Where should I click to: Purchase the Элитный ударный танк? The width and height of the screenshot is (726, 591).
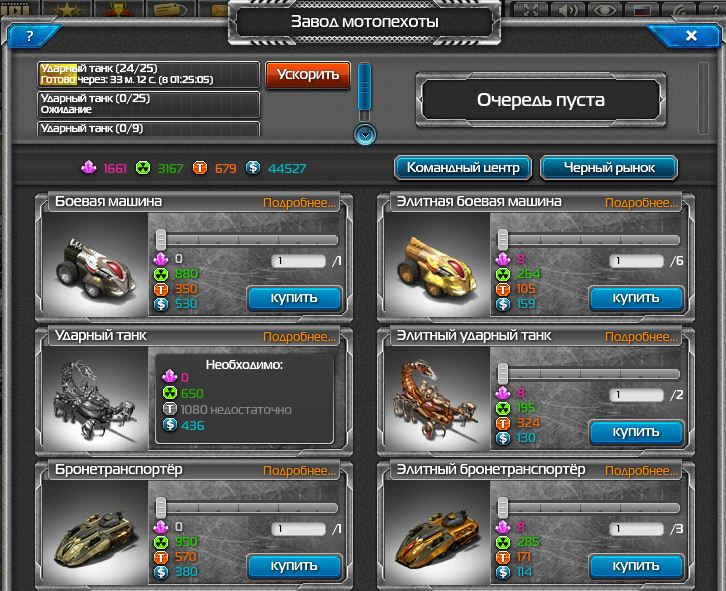point(636,432)
